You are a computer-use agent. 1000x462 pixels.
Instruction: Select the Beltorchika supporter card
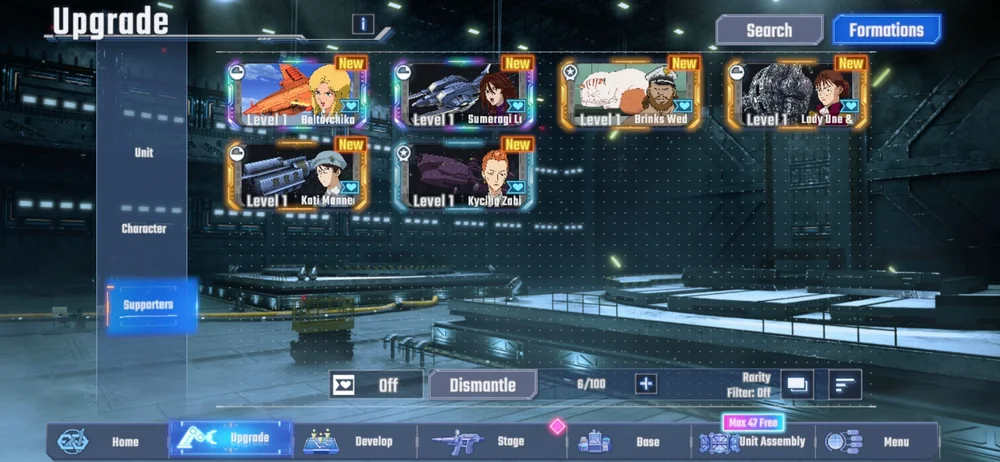pyautogui.click(x=298, y=94)
